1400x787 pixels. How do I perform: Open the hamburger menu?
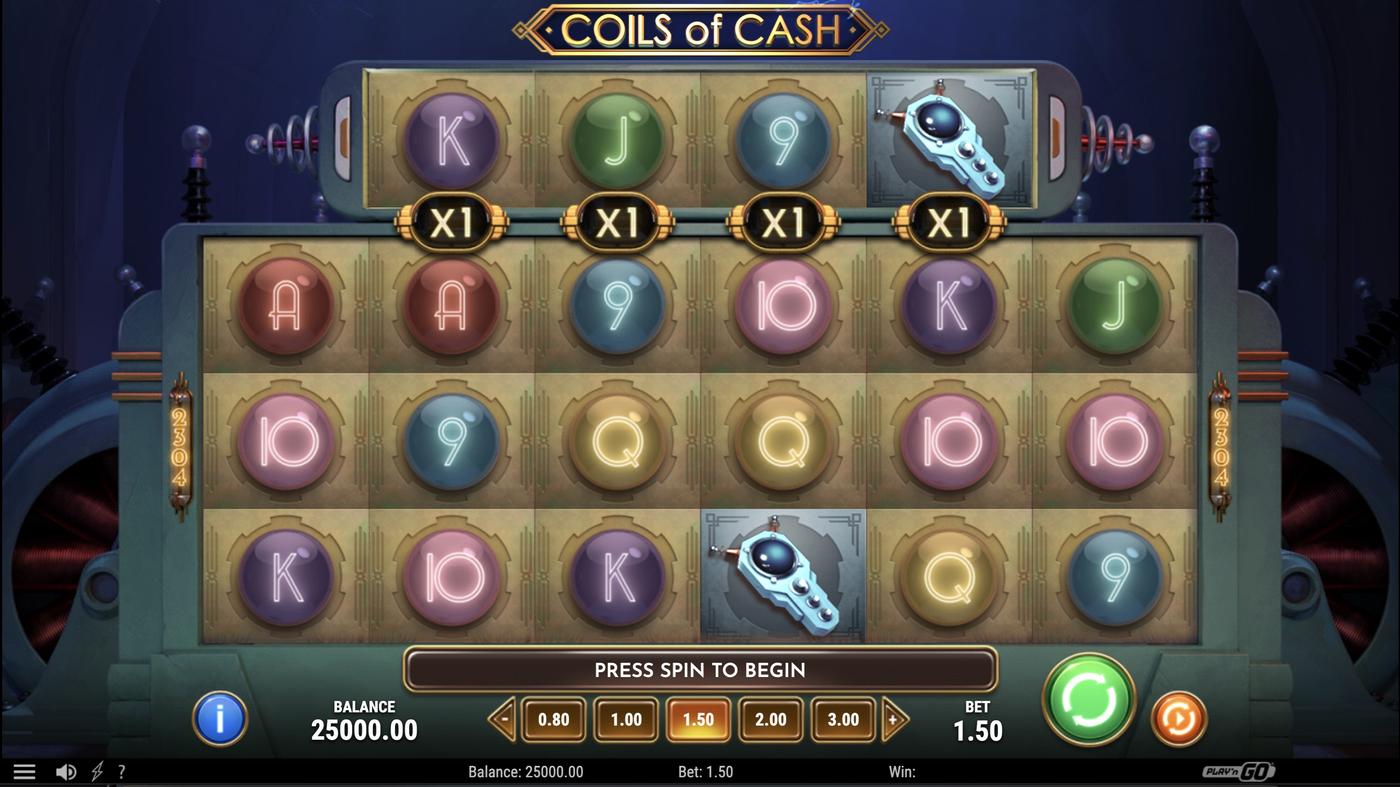(x=24, y=770)
